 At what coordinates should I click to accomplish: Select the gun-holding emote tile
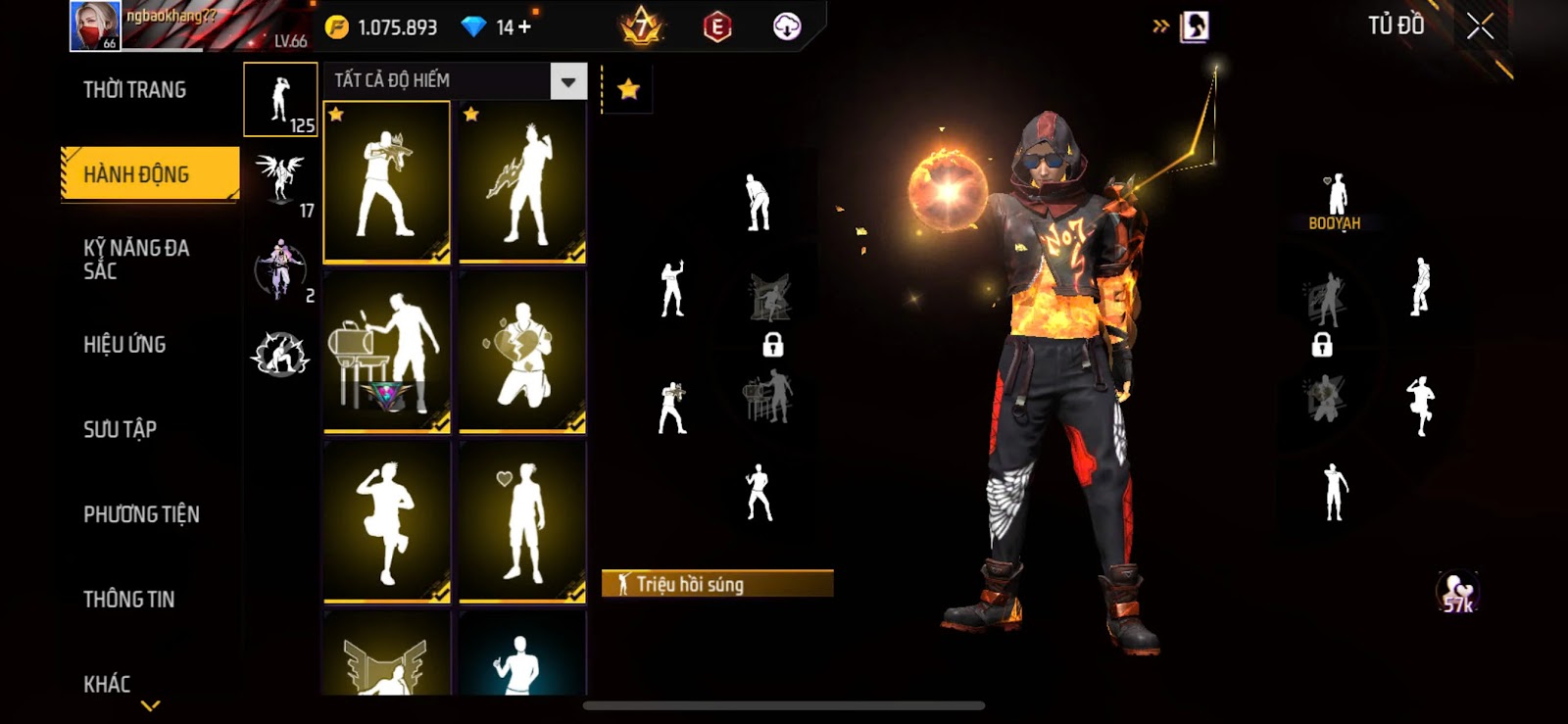387,183
